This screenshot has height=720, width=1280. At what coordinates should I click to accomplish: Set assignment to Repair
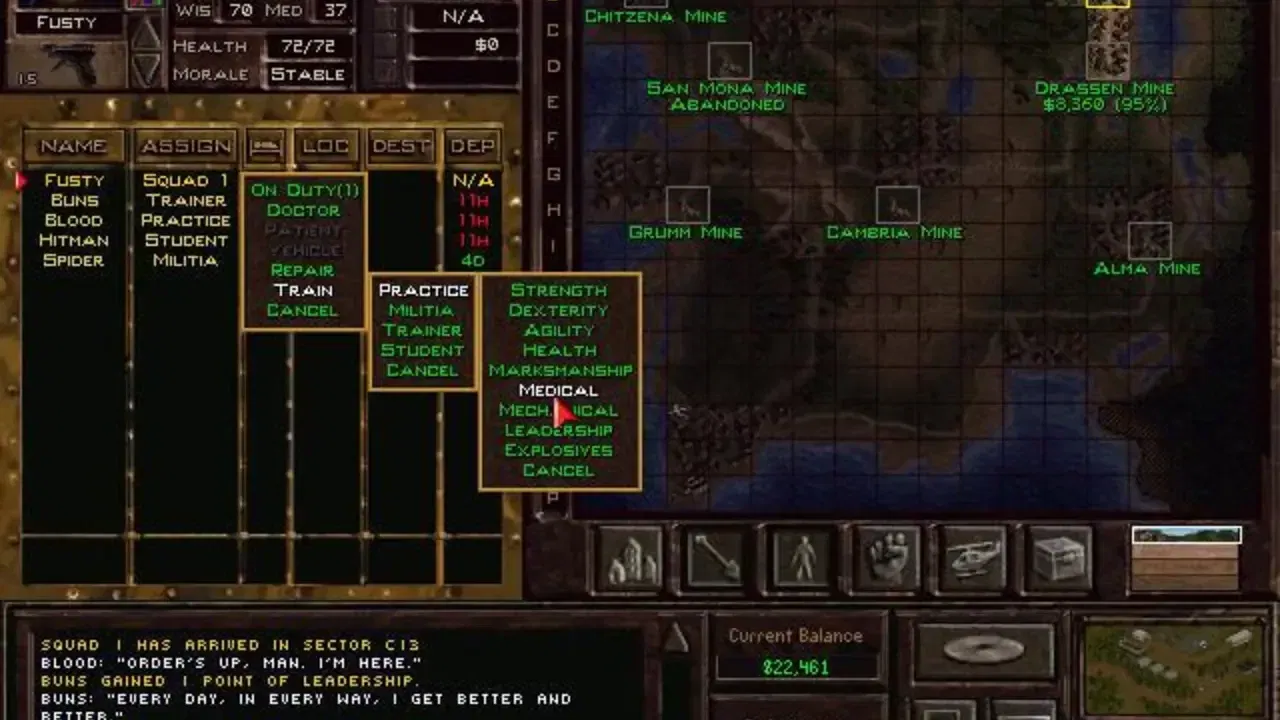pos(302,270)
